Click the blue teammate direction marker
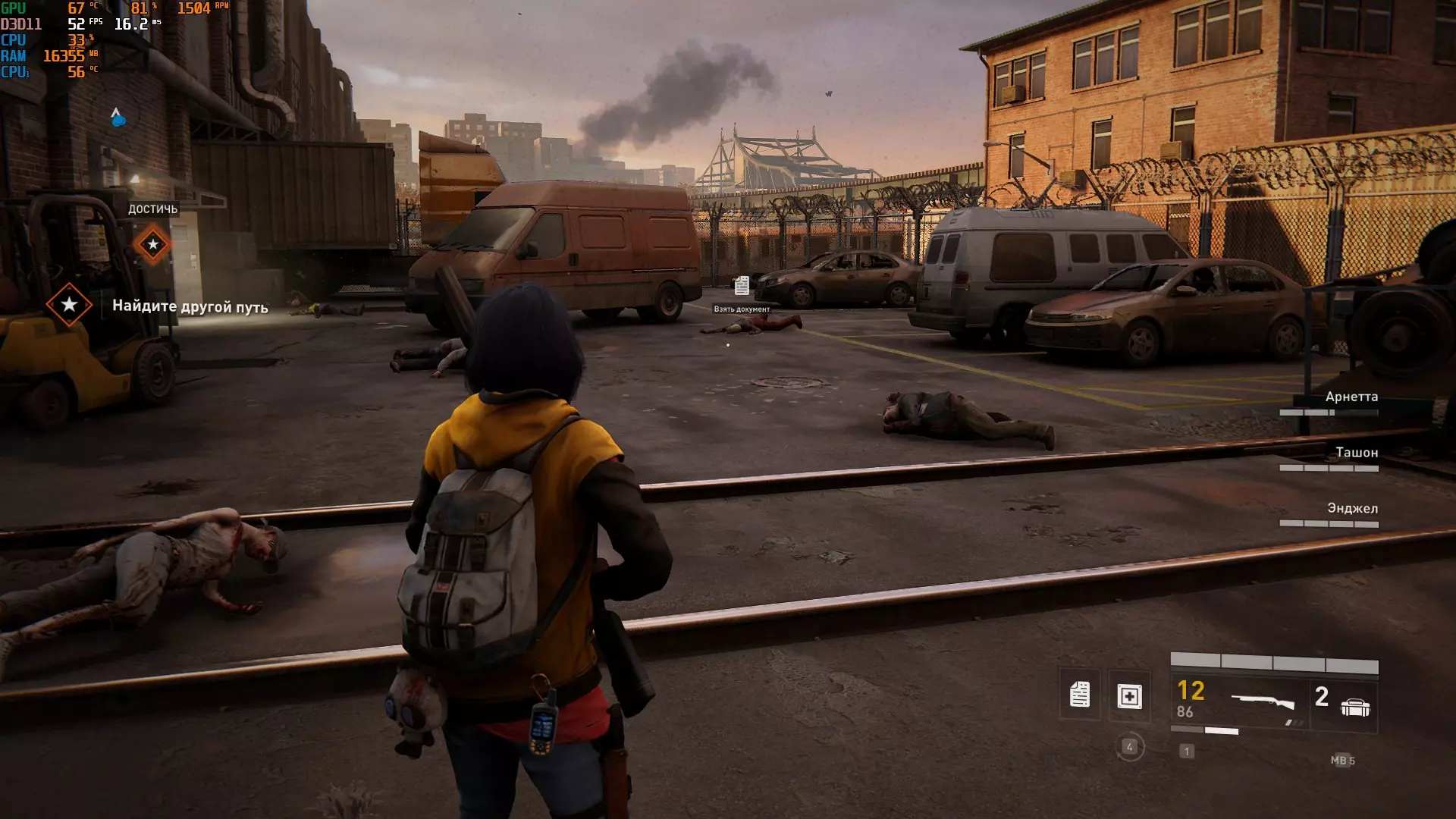 (117, 118)
